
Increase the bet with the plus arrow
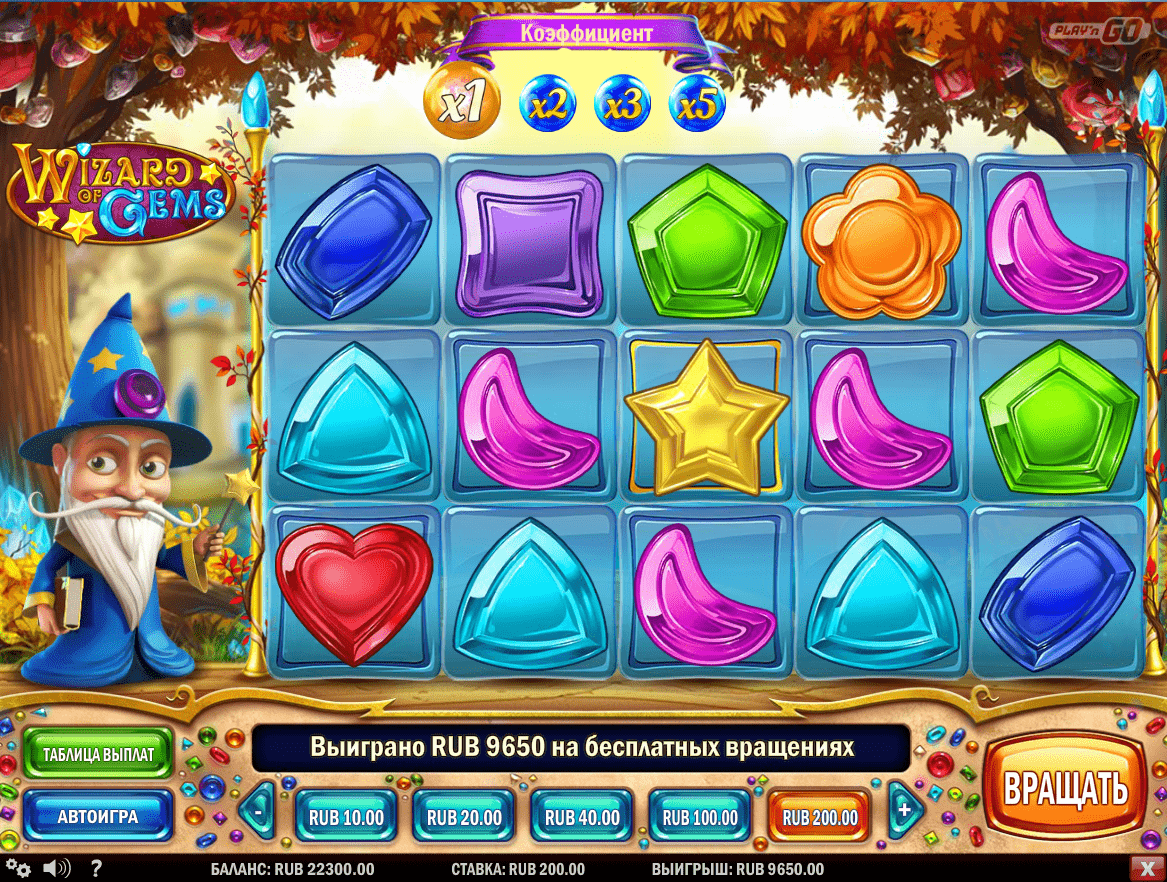[905, 810]
